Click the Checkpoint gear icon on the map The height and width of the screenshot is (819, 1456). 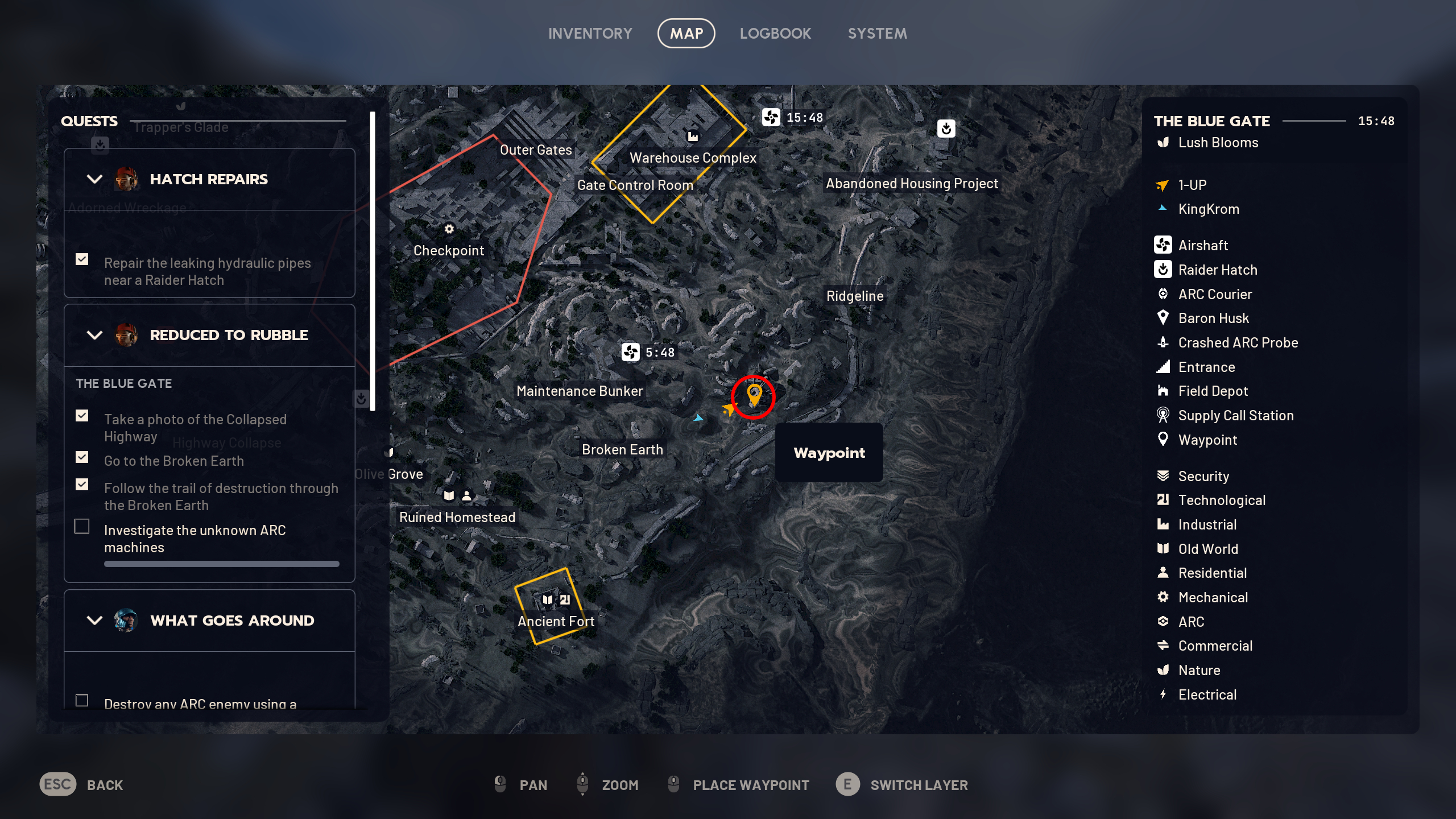tap(449, 229)
